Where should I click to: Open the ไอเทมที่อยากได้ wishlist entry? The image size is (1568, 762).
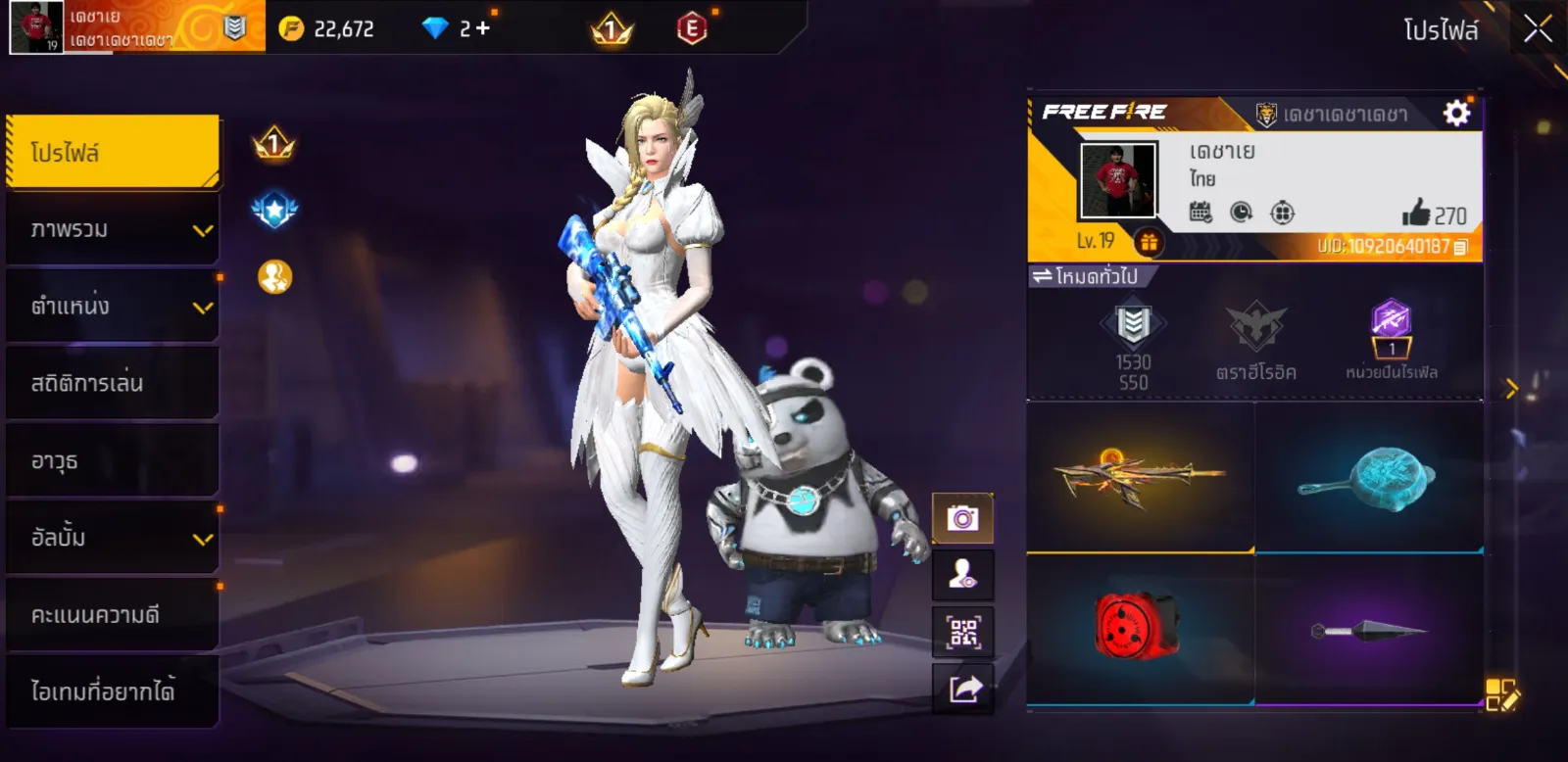pyautogui.click(x=113, y=691)
